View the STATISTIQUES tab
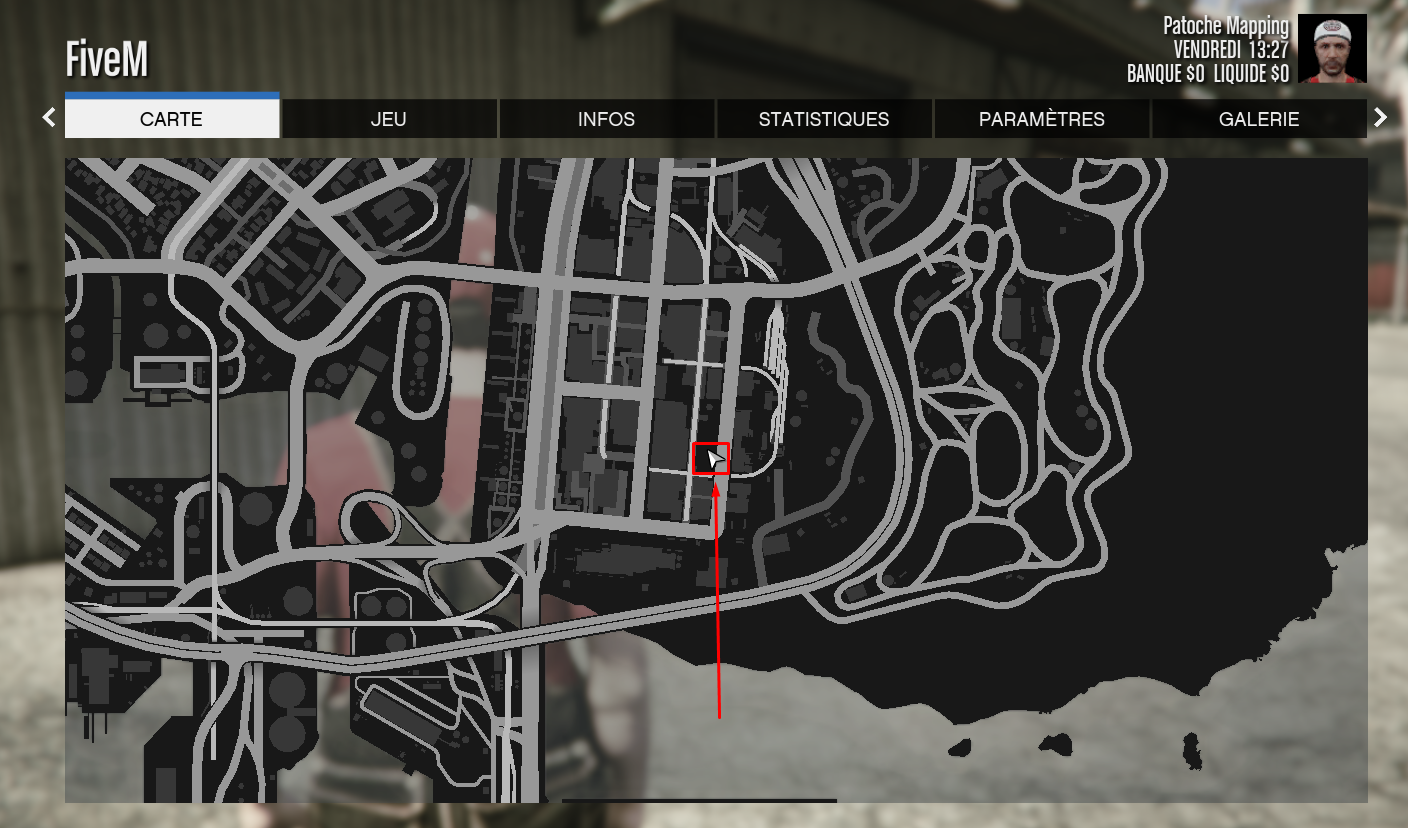The width and height of the screenshot is (1408, 828). 823,118
